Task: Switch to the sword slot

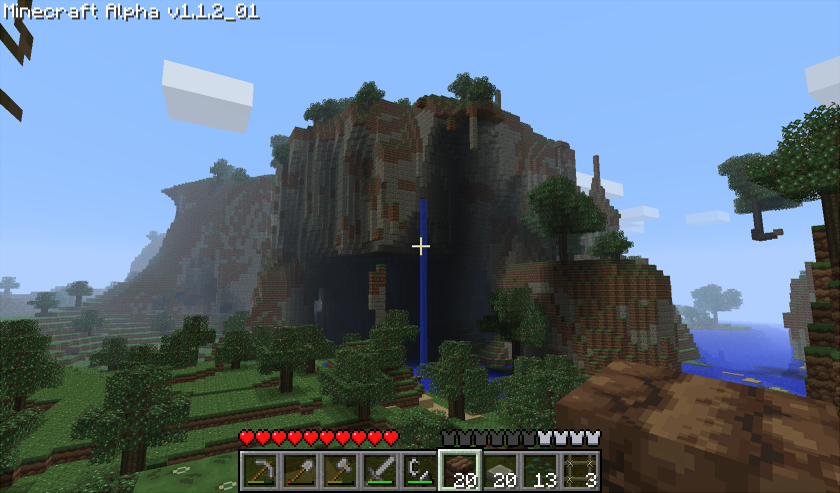Action: pos(380,471)
